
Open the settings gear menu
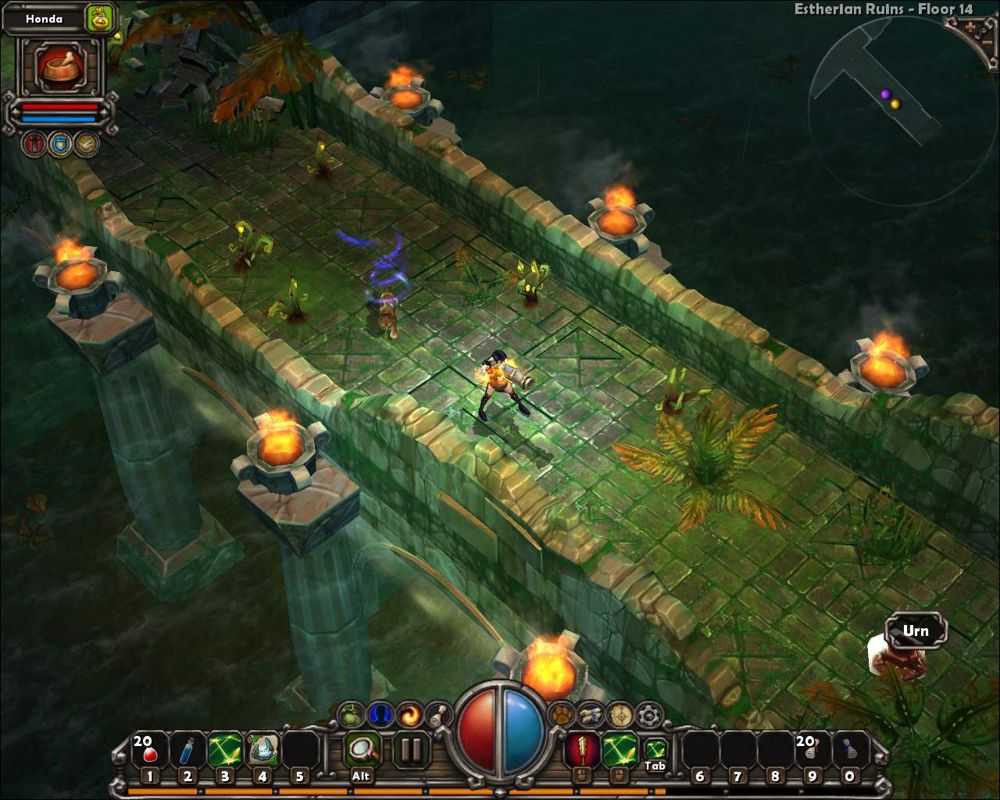pos(651,714)
